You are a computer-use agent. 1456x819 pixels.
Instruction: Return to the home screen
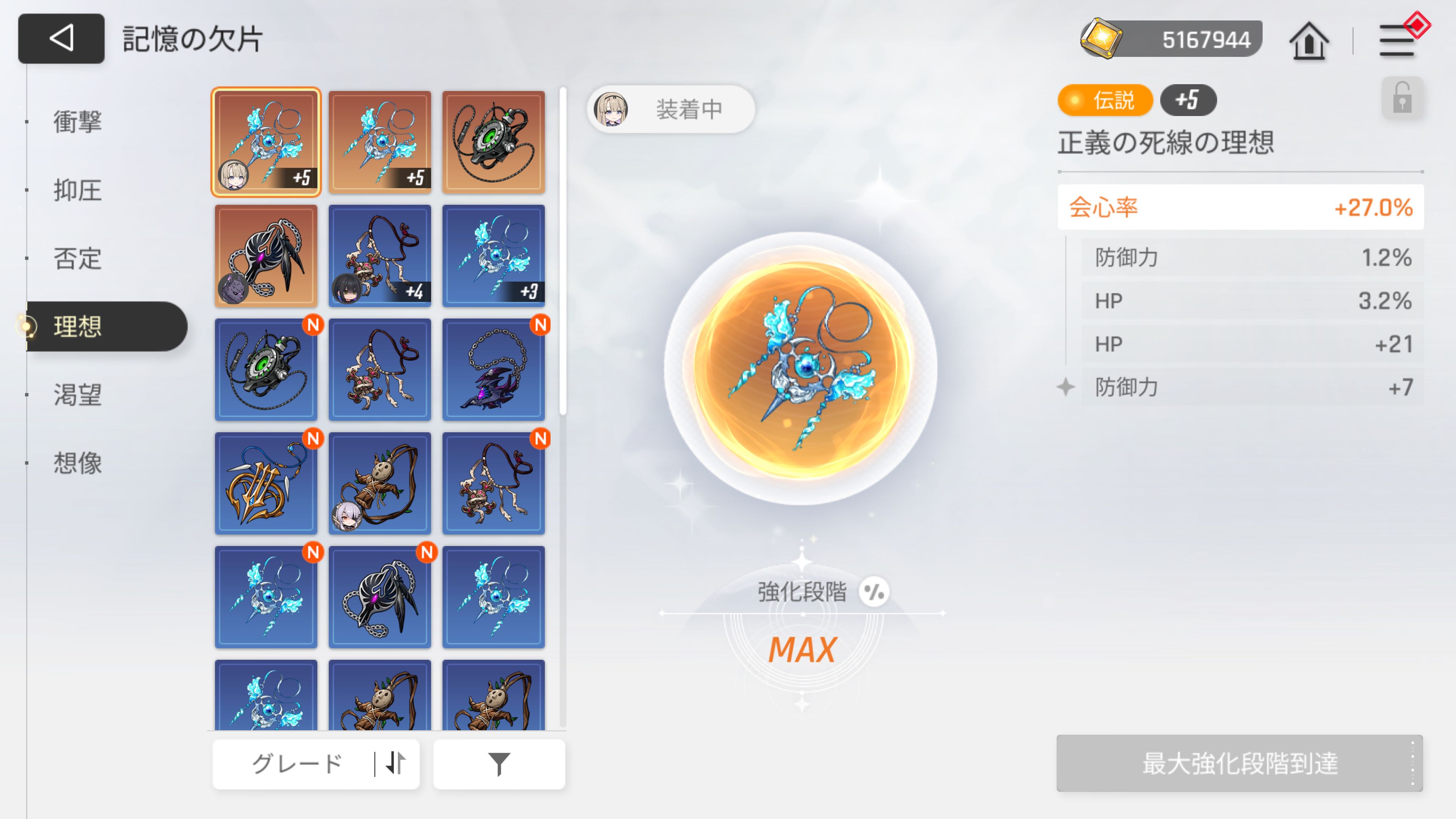[1309, 41]
